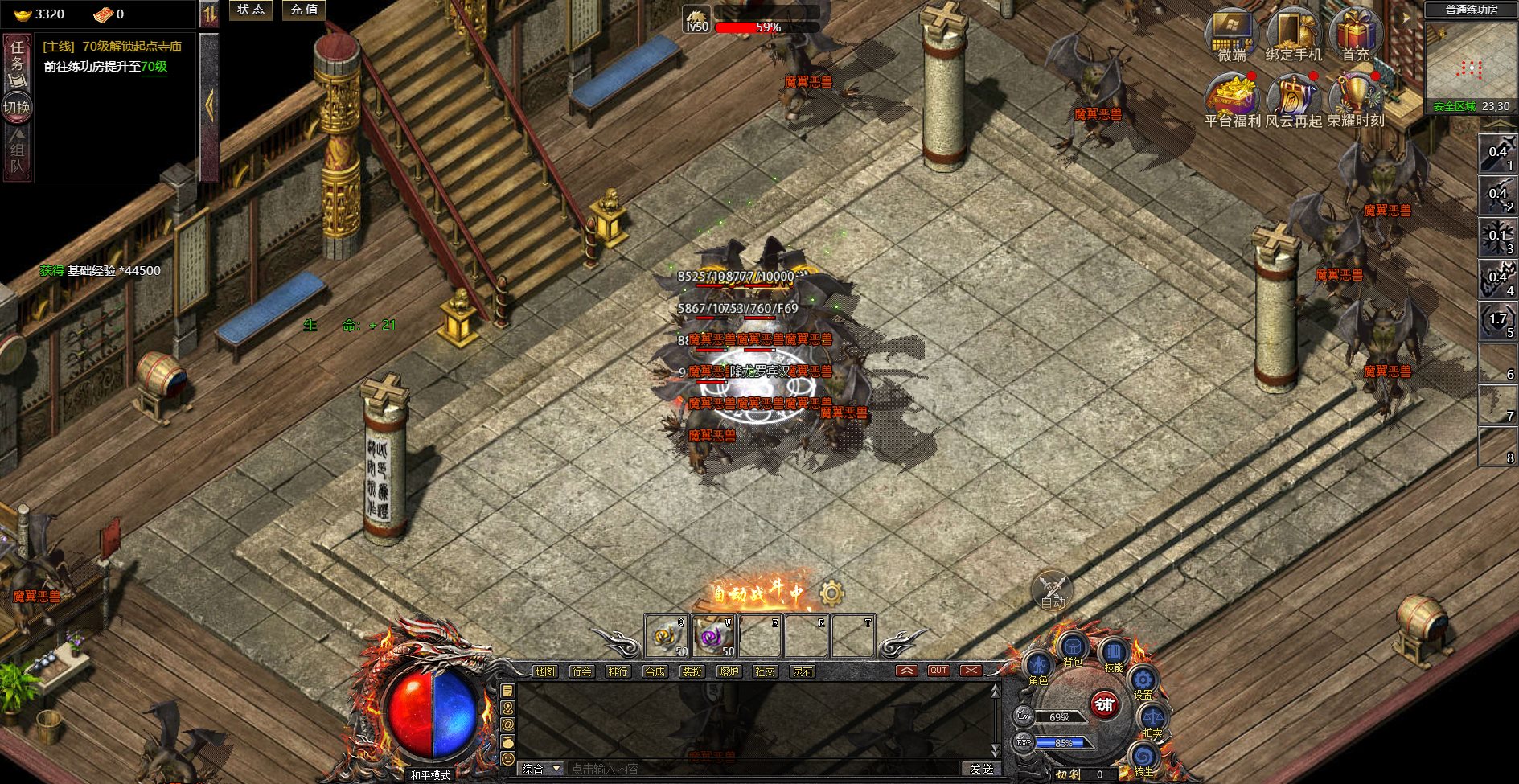Open the 背包 backpack
Image resolution: width=1519 pixels, height=784 pixels.
pyautogui.click(x=1073, y=647)
